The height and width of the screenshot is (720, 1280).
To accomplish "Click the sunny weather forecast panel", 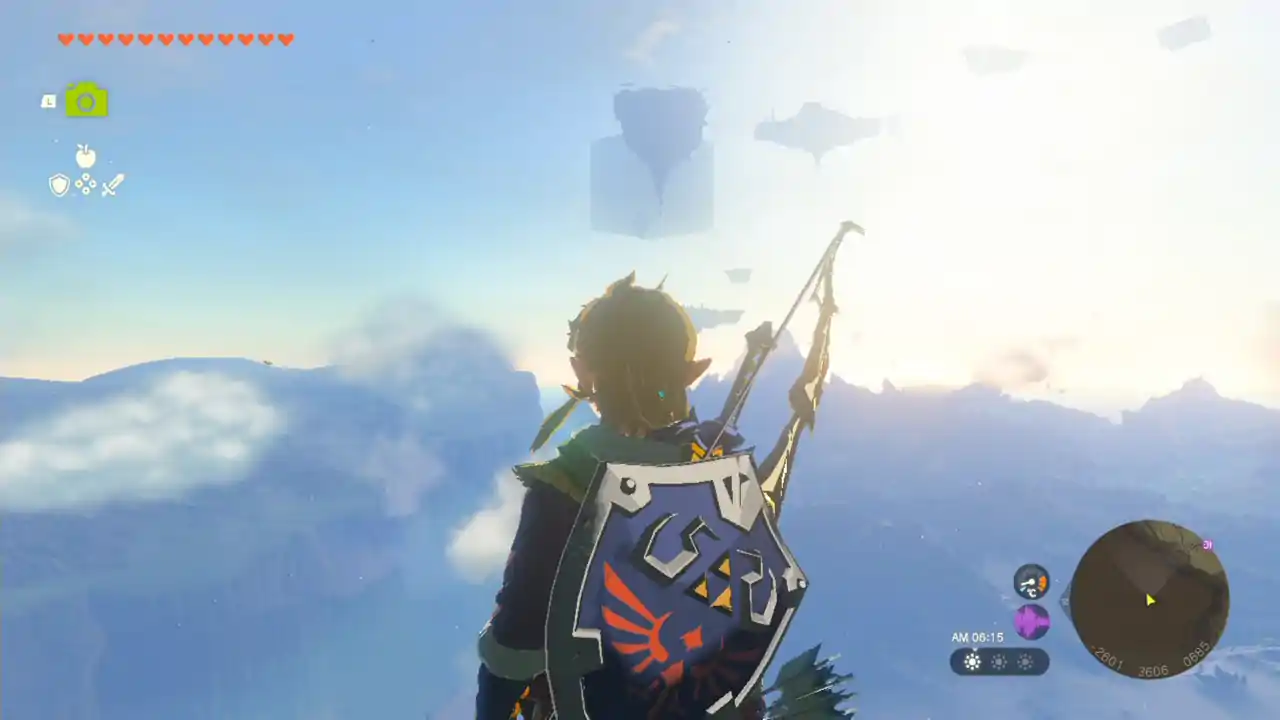I will click(999, 661).
